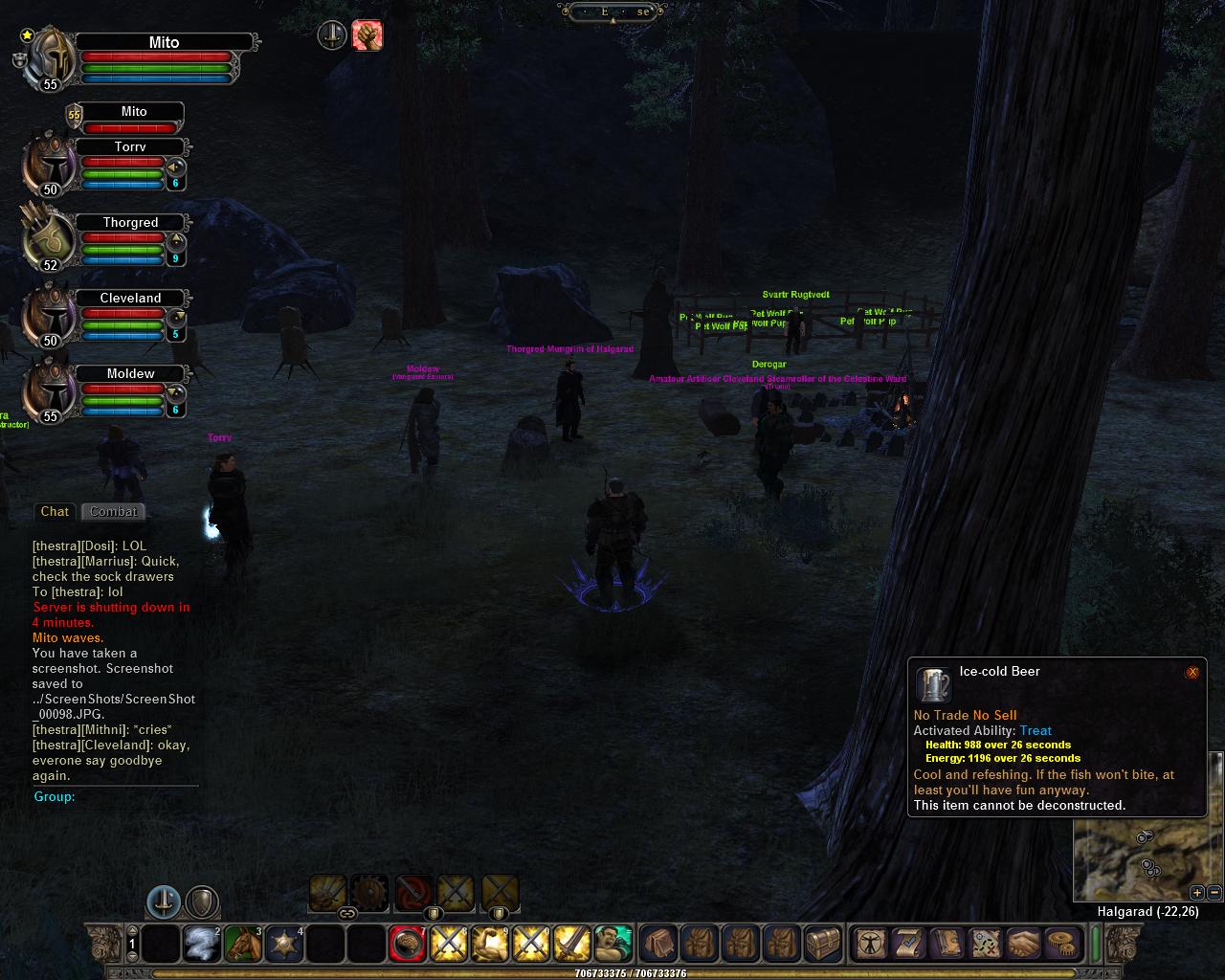Activate the whirlwind ability in slot 2
The width and height of the screenshot is (1225, 980).
click(202, 945)
